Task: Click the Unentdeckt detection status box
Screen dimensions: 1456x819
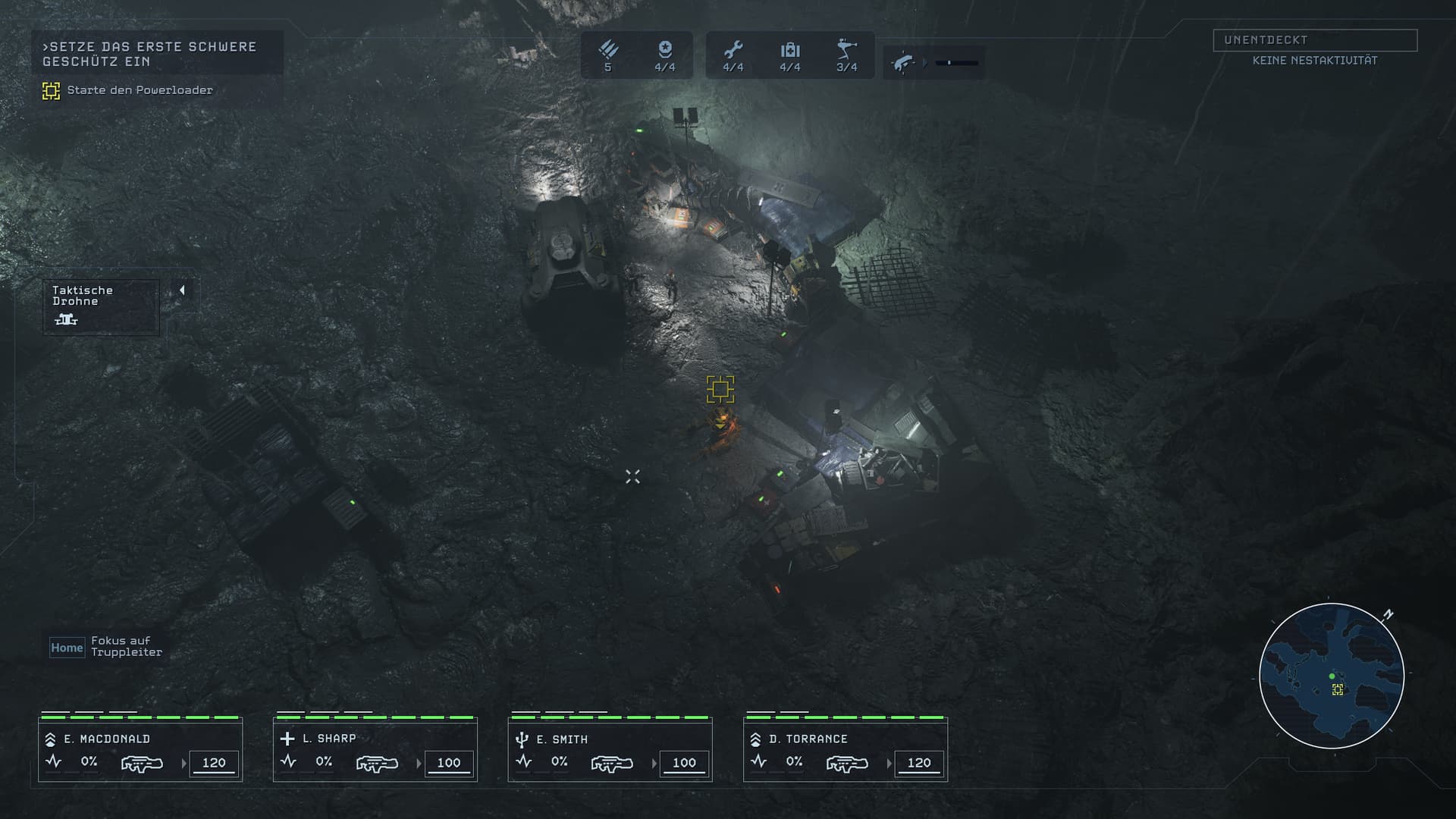Action: point(1315,40)
